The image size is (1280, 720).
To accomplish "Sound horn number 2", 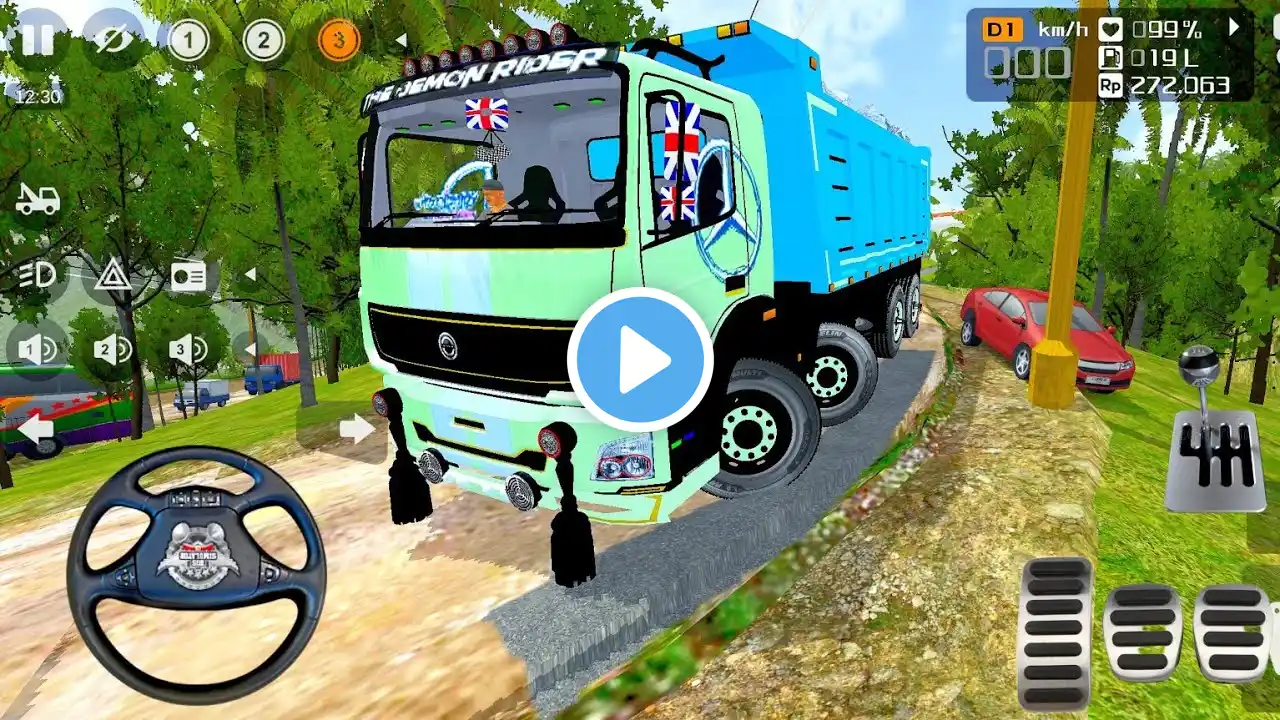I will [112, 350].
